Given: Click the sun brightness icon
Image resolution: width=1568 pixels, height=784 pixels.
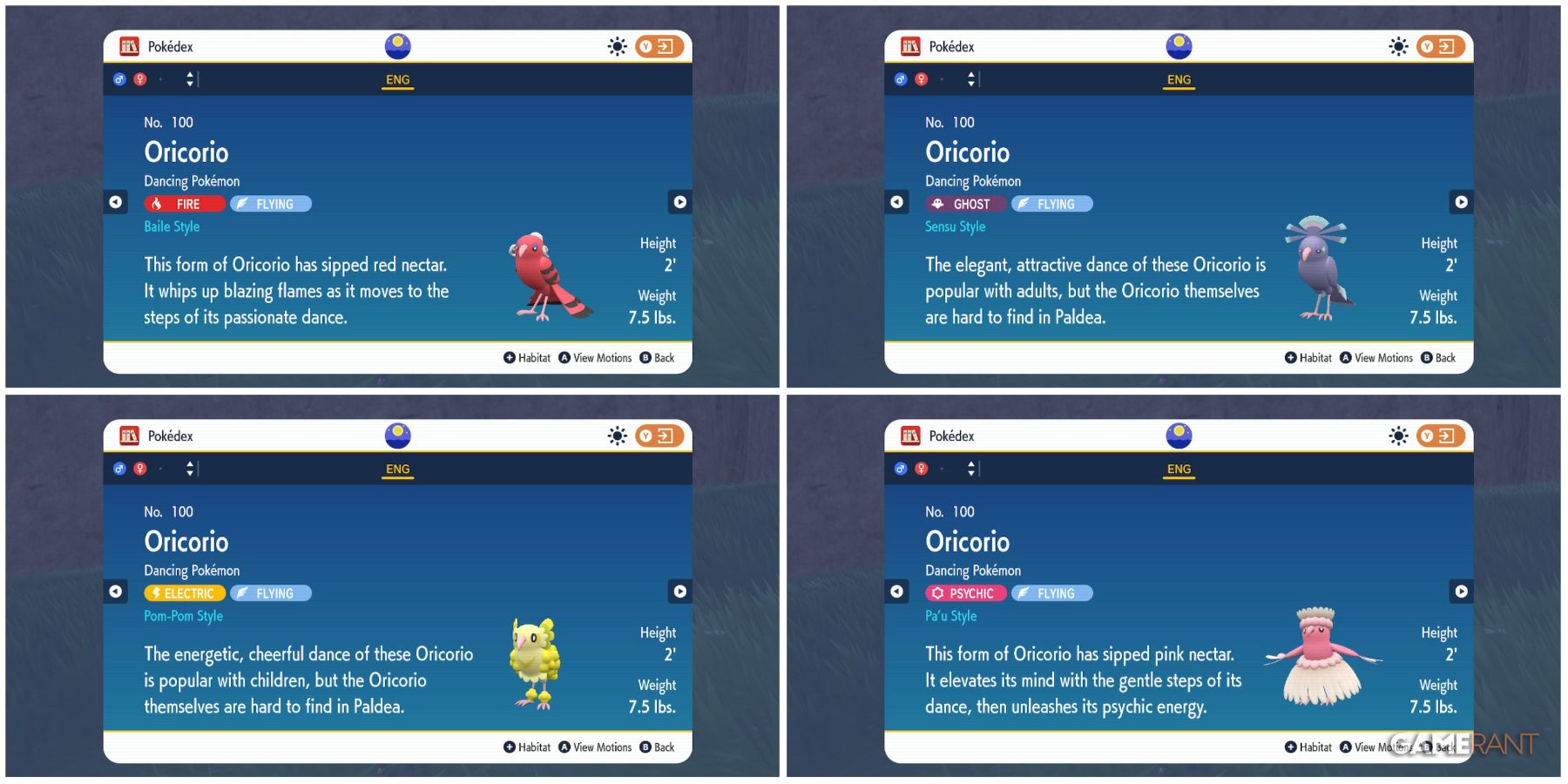Looking at the screenshot, I should 618,46.
